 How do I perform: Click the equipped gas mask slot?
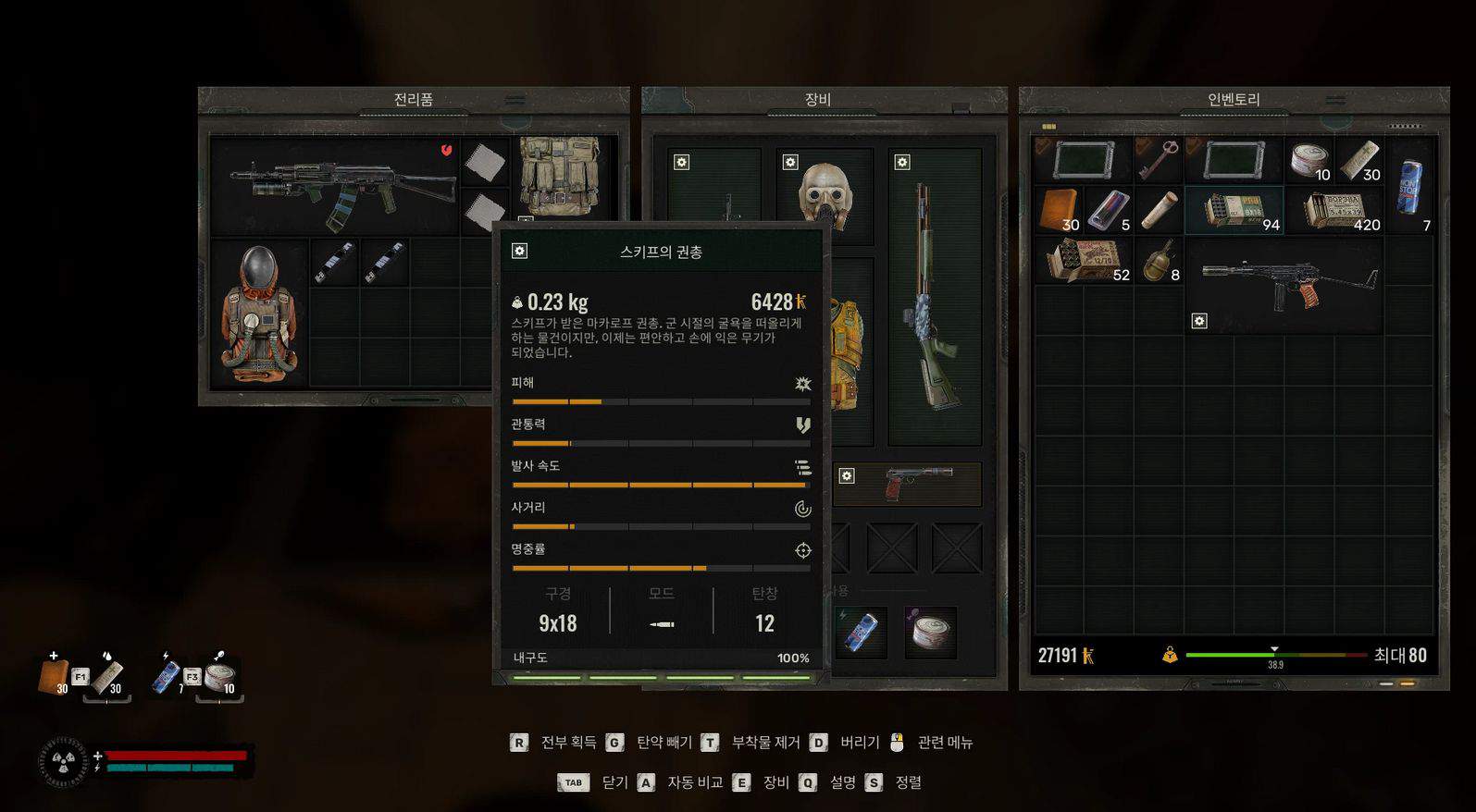(825, 195)
